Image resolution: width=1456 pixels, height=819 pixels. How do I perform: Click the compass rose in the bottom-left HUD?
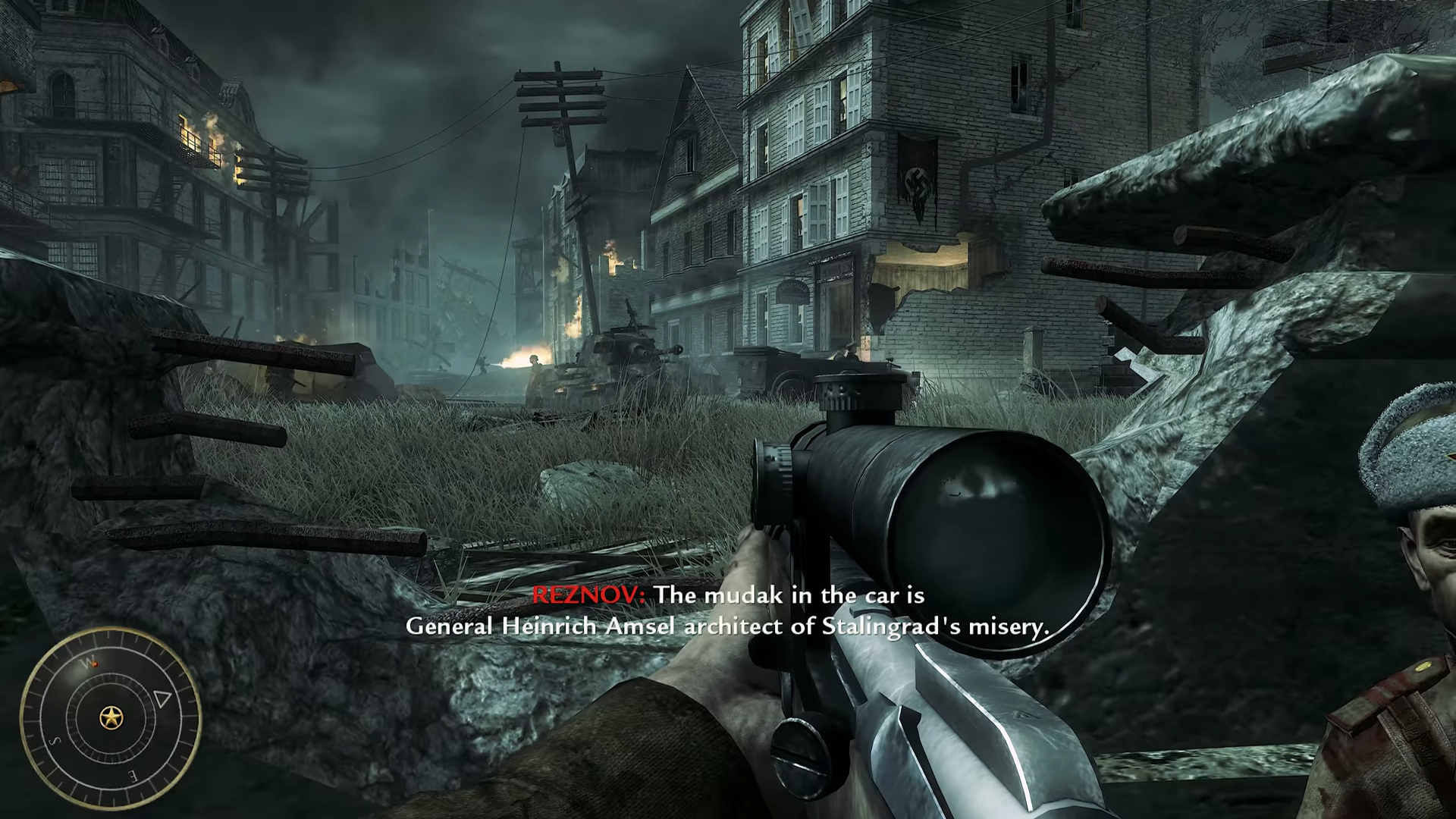112,718
